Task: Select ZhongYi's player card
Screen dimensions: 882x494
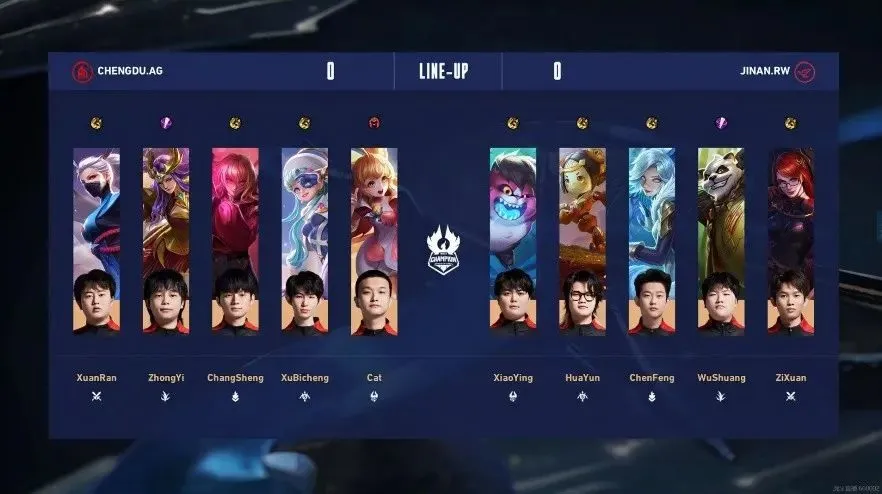Action: (166, 241)
